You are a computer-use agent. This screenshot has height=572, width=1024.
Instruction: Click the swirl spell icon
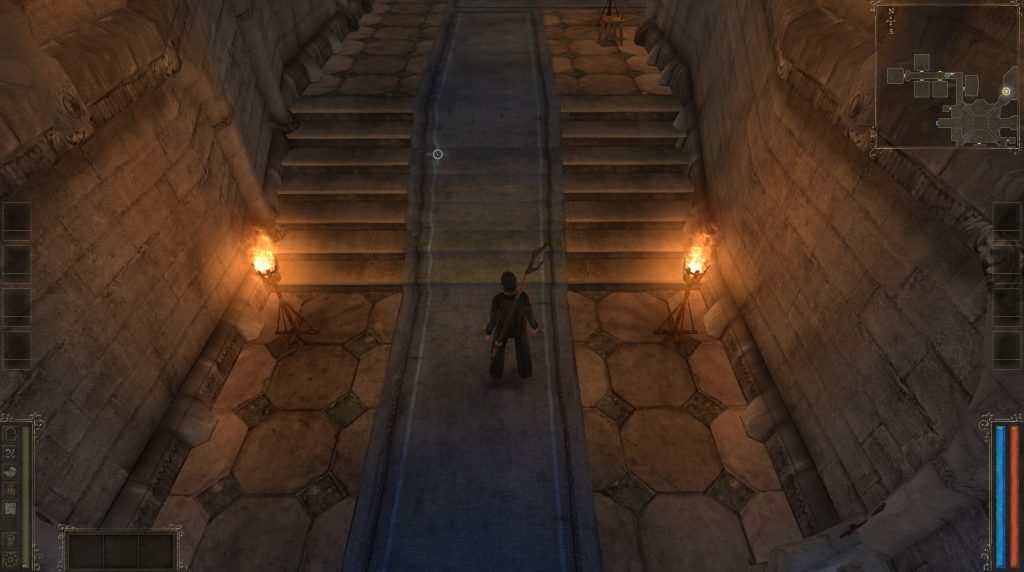tap(12, 453)
